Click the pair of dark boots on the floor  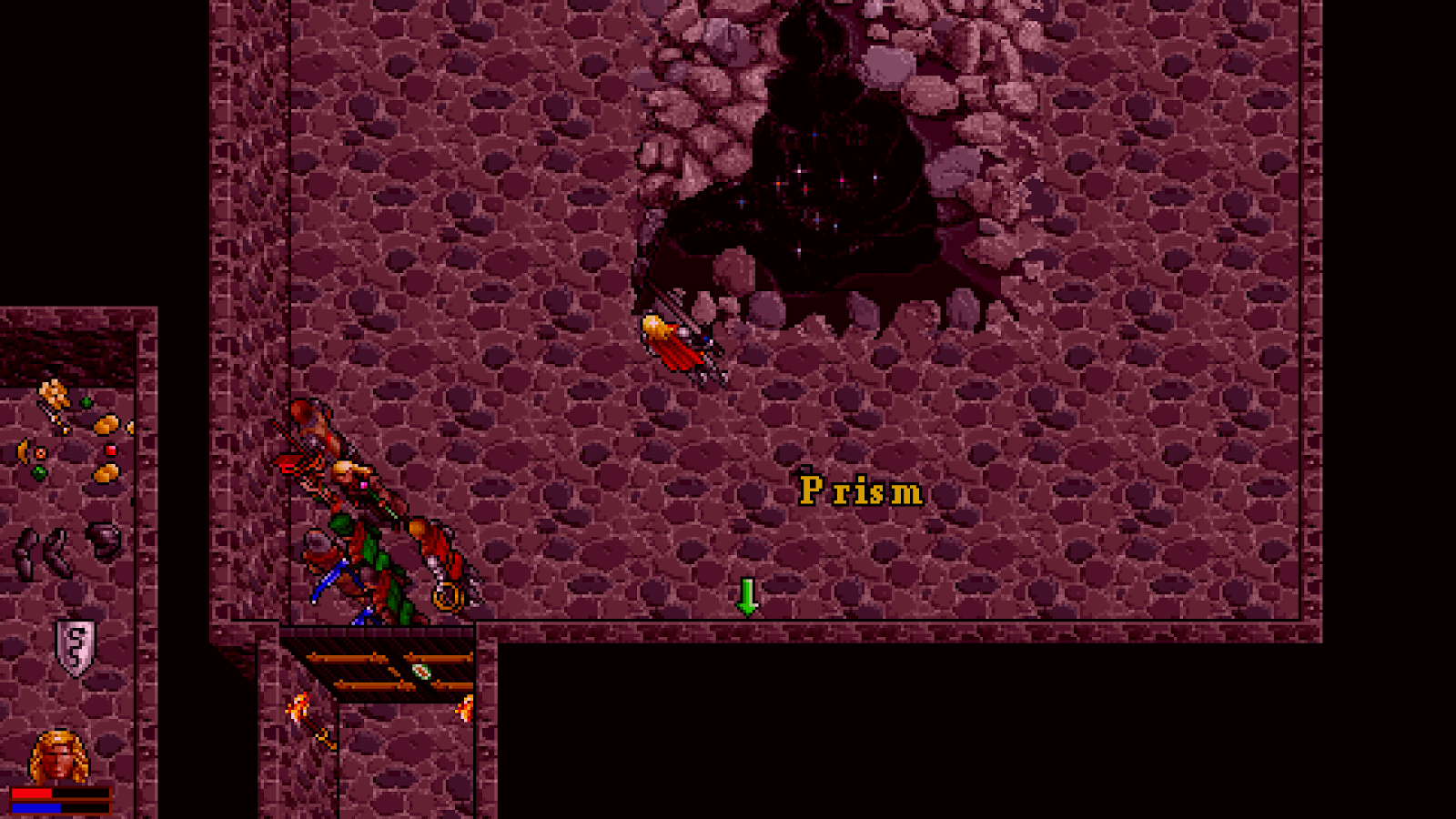(x=41, y=551)
